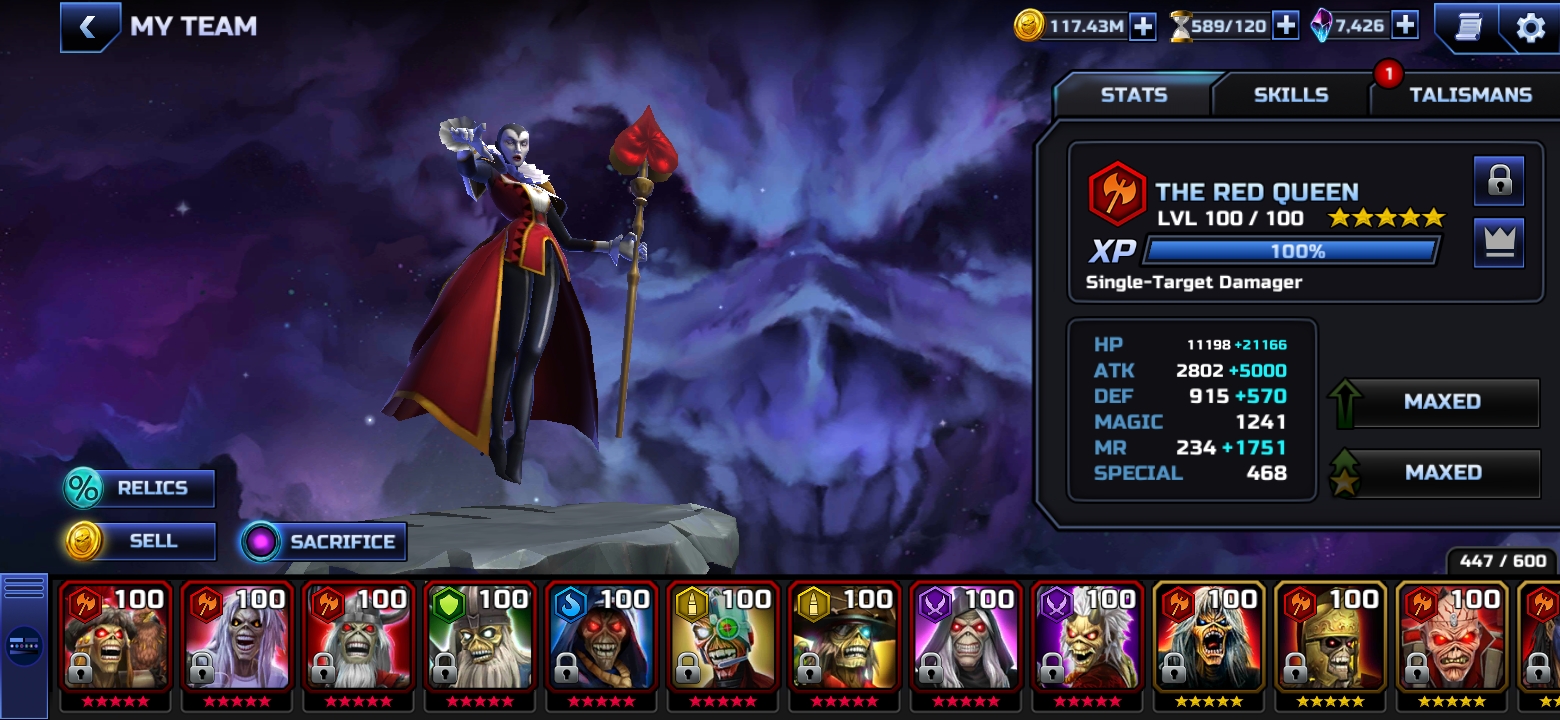Open the scroll log icon
Viewport: 1560px width, 720px height.
[x=1468, y=27]
